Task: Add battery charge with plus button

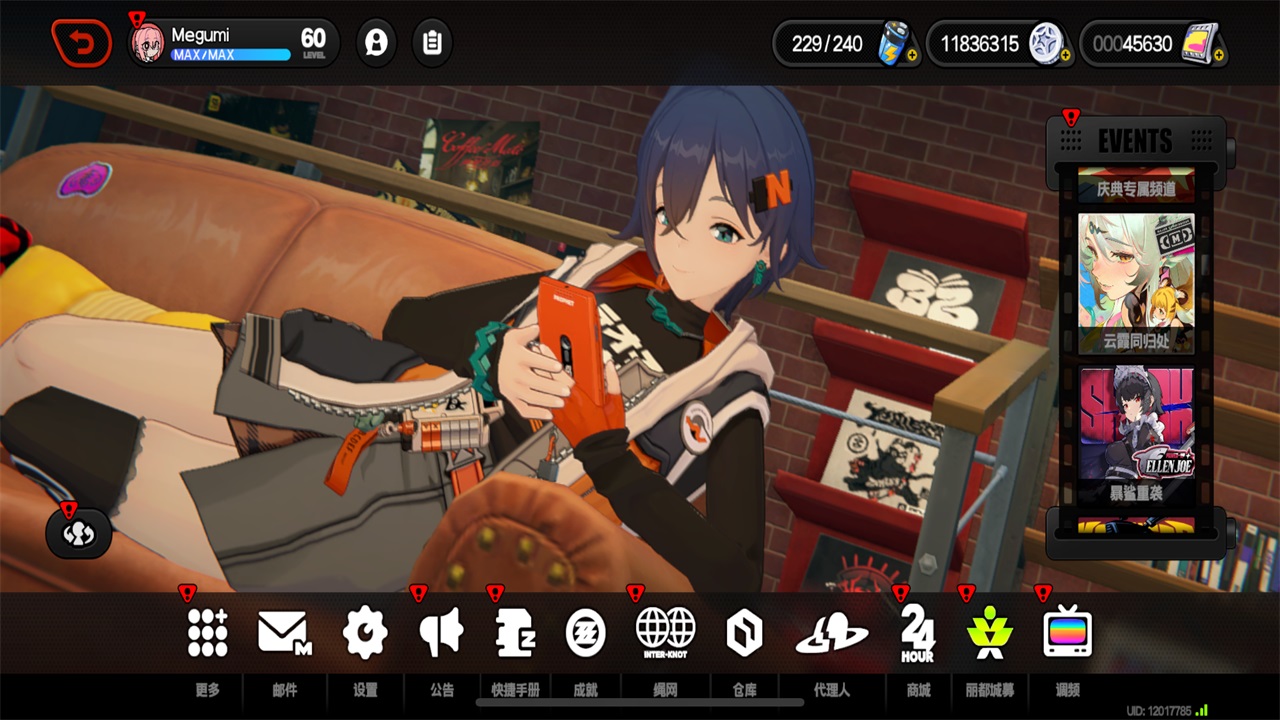Action: click(912, 56)
